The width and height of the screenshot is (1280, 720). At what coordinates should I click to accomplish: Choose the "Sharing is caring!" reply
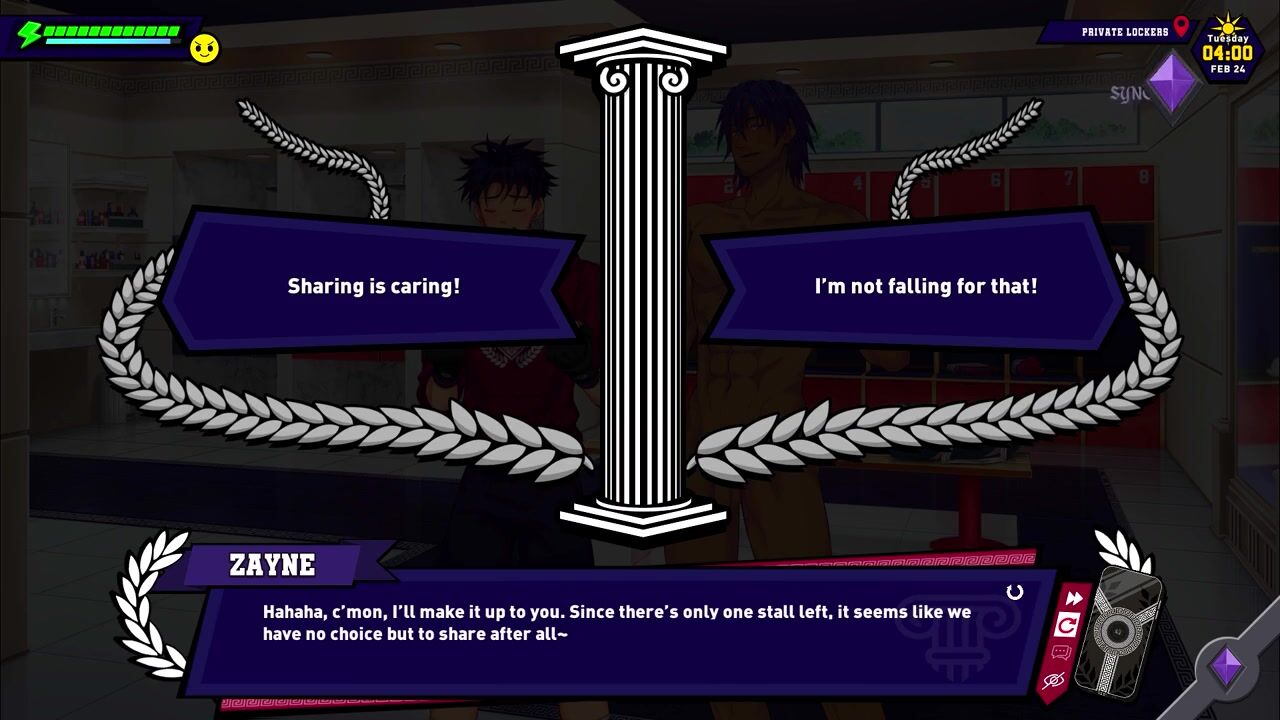[373, 286]
